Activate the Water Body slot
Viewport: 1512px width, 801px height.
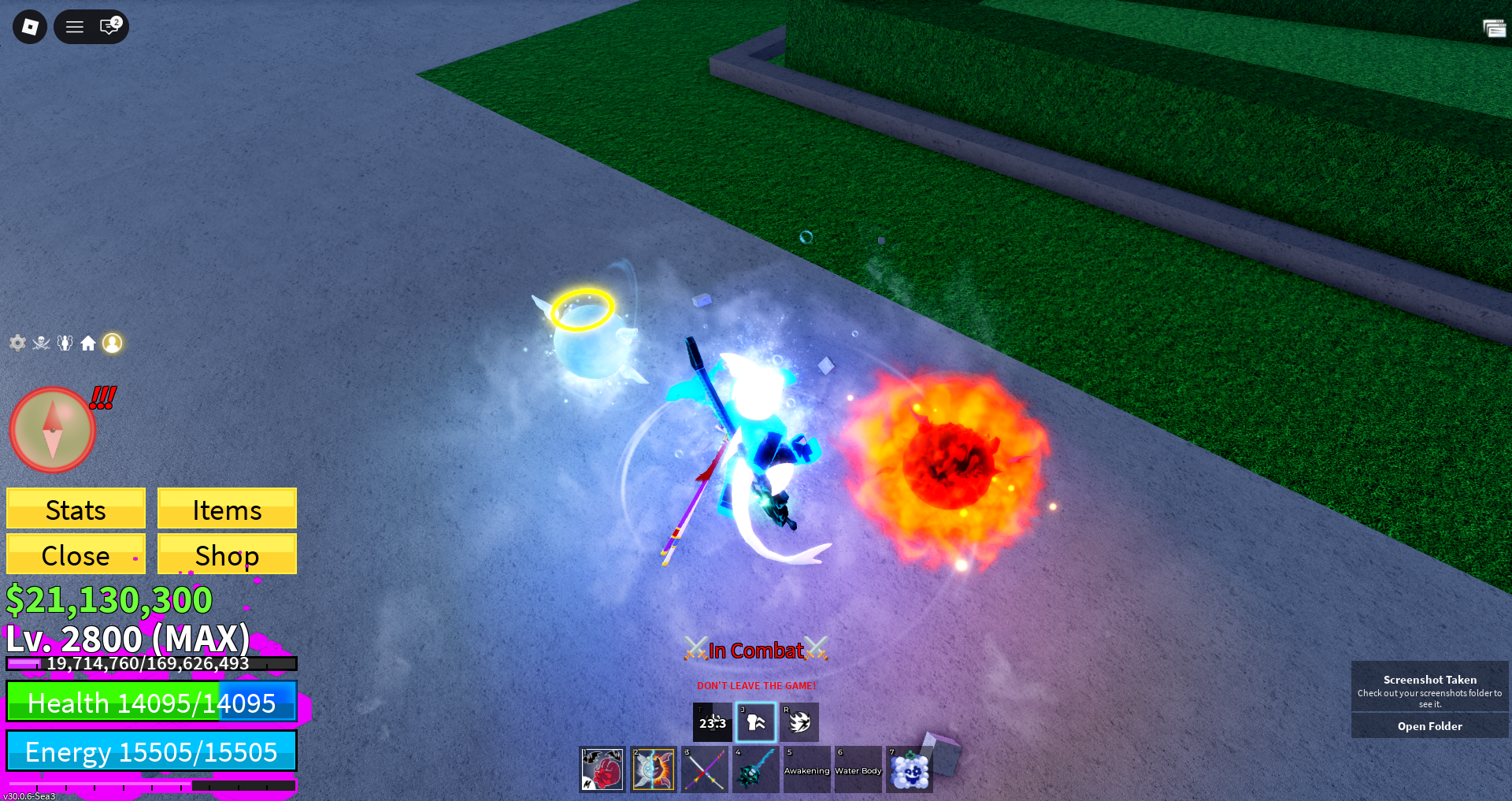coord(858,769)
